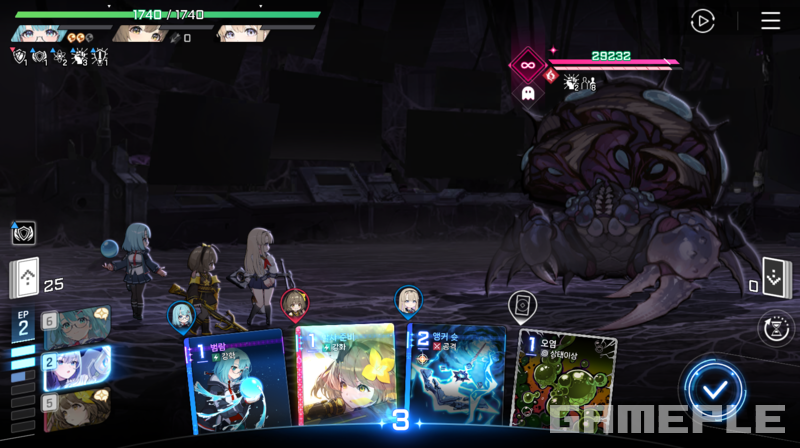This screenshot has height=448, width=800.
Task: Inspect the enemy ghost status icon
Action: (527, 94)
